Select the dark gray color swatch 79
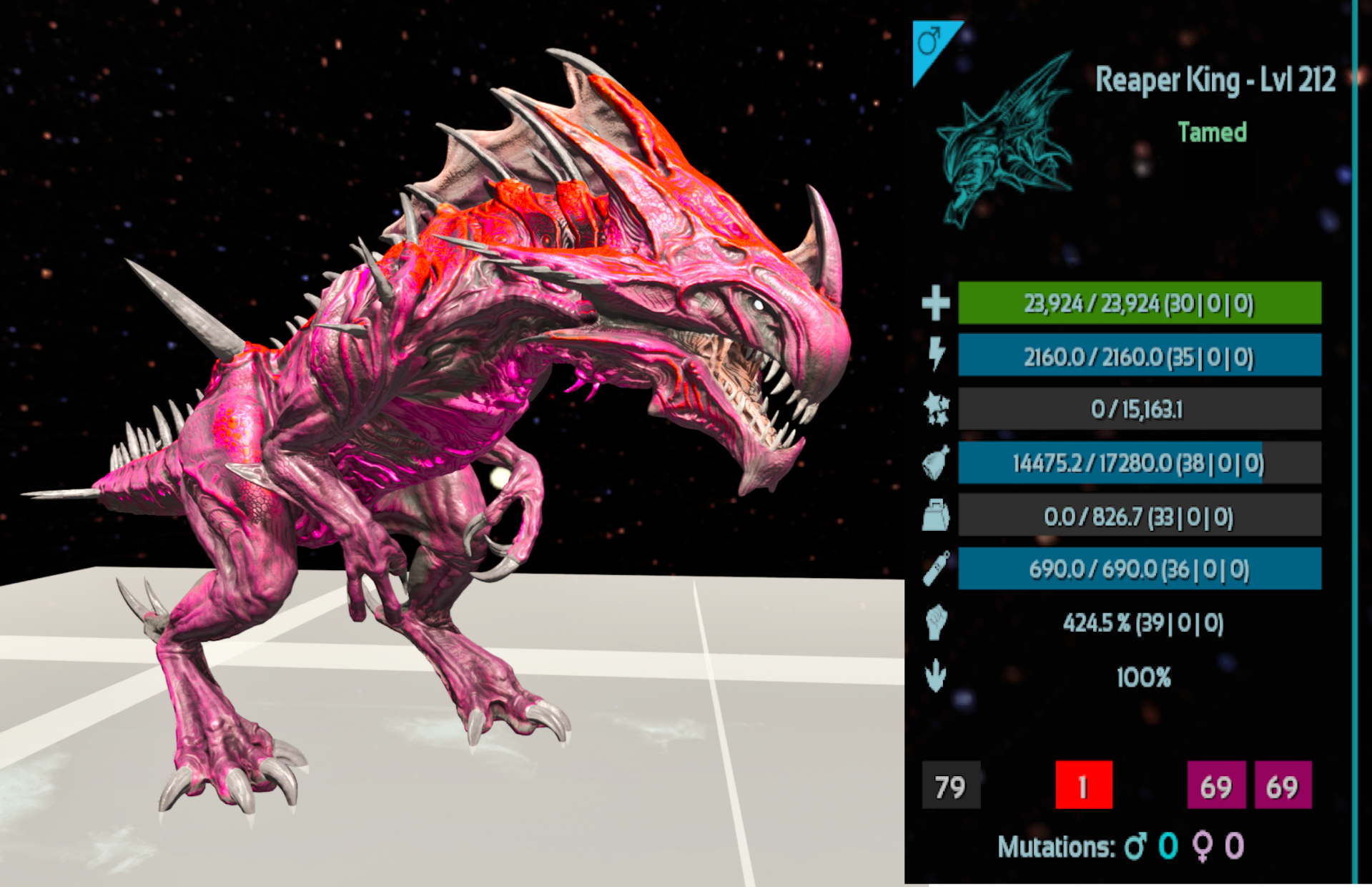The image size is (1372, 887). pos(950,785)
